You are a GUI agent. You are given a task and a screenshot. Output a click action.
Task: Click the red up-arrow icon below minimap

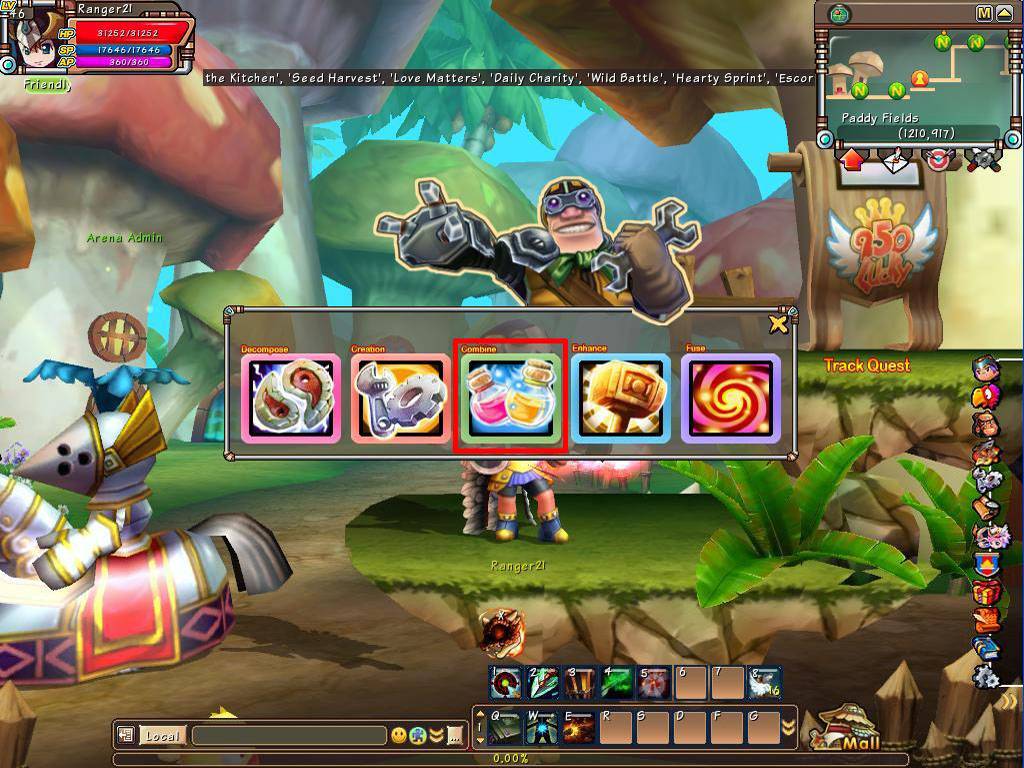(x=853, y=160)
